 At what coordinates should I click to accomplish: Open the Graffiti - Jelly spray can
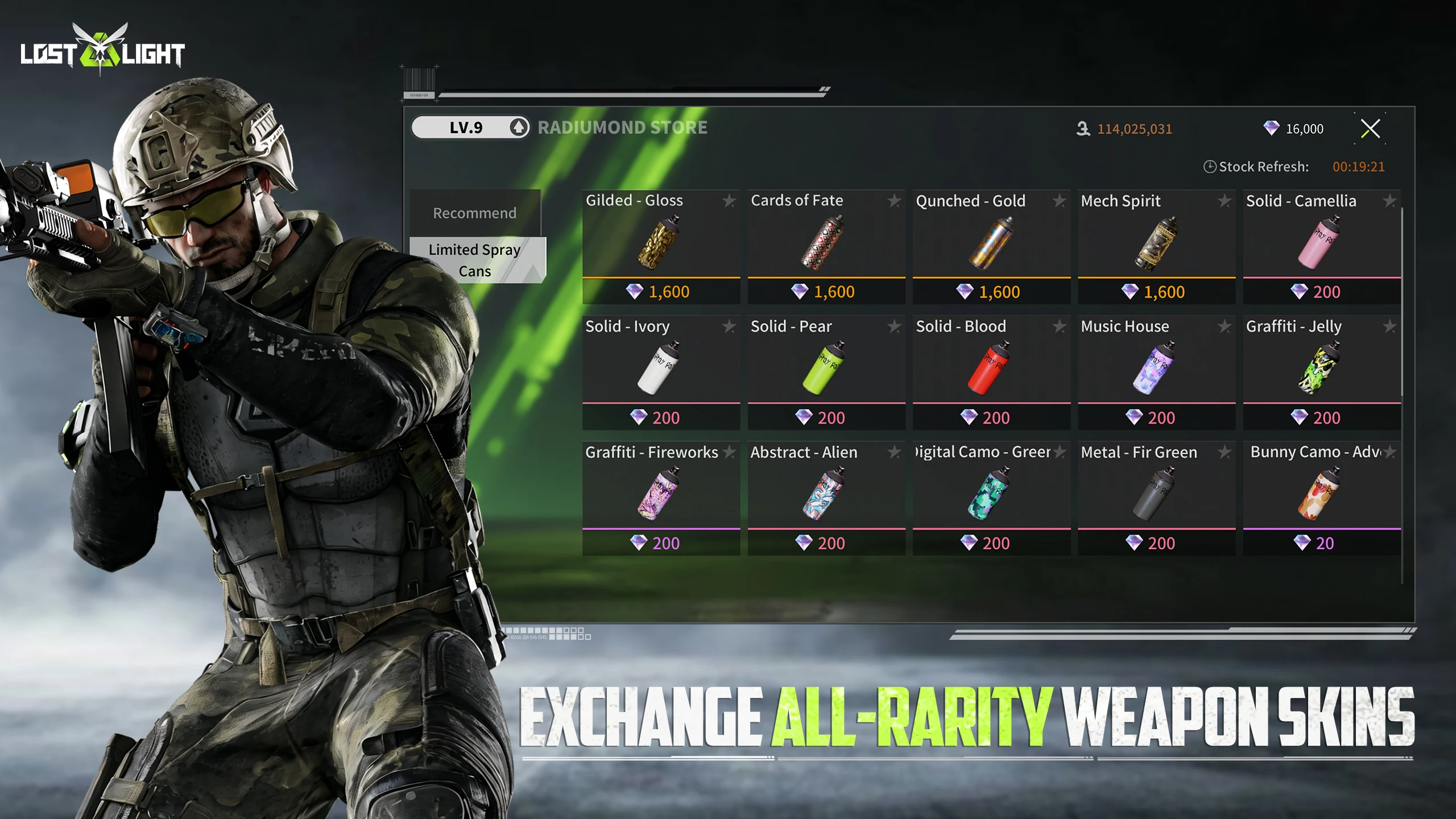pyautogui.click(x=1320, y=369)
